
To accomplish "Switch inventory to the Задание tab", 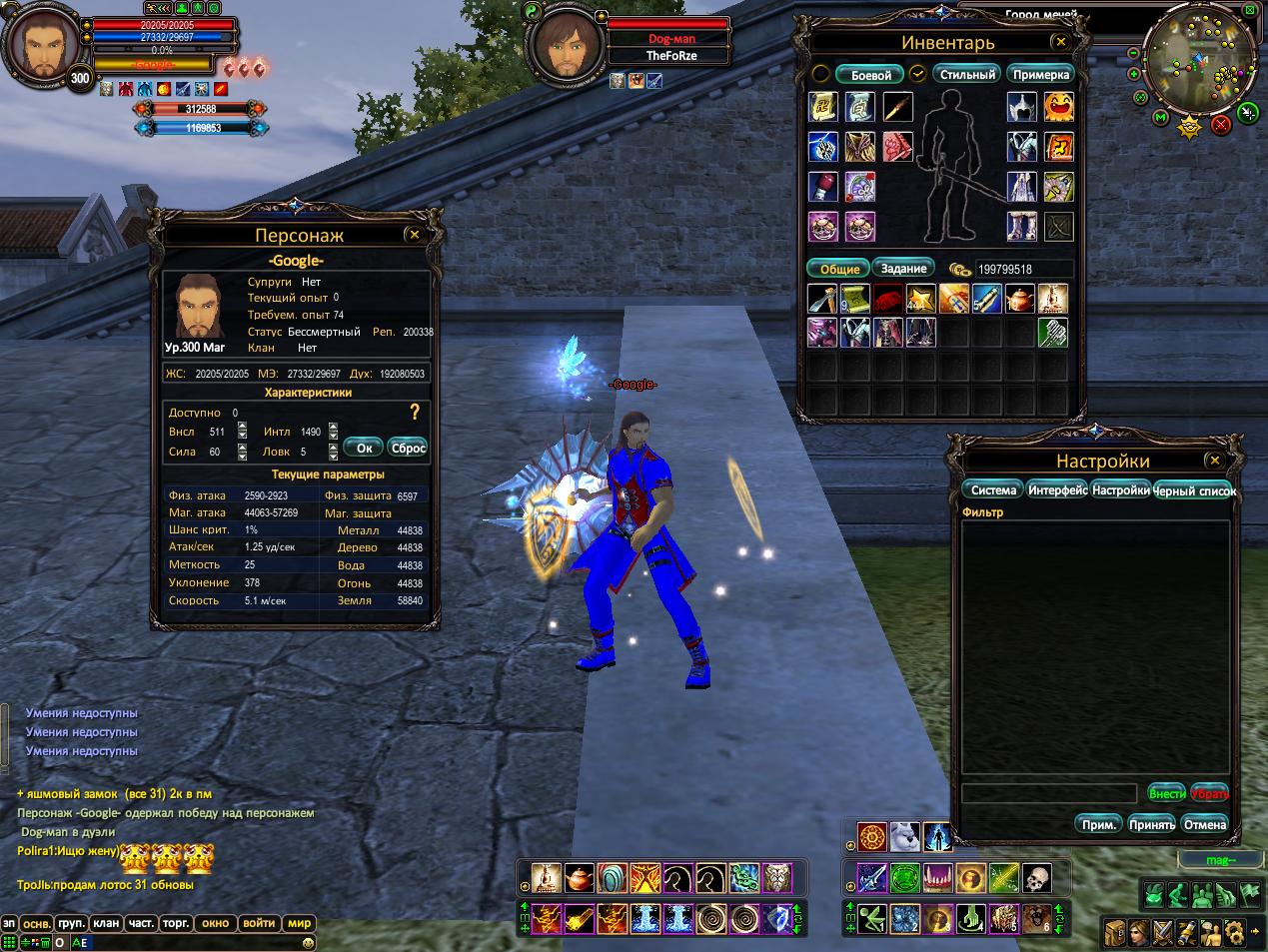I will [903, 269].
